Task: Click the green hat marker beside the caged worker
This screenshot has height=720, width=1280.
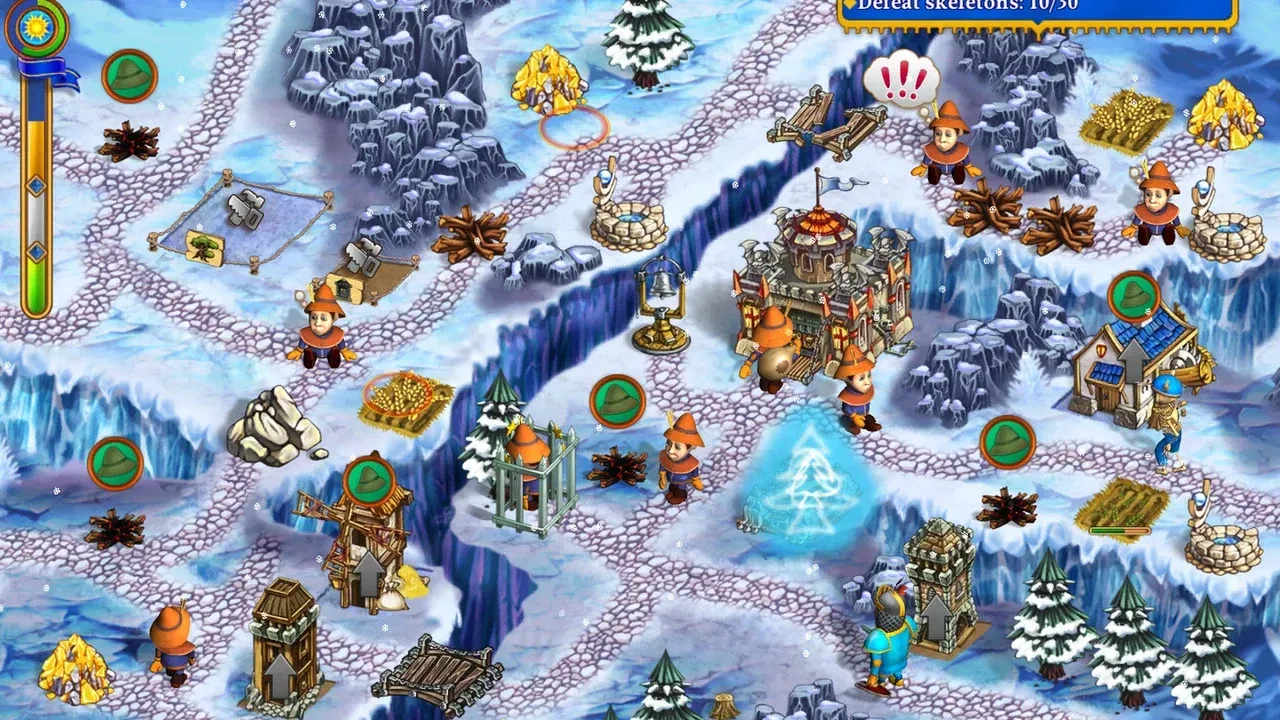Action: 616,401
